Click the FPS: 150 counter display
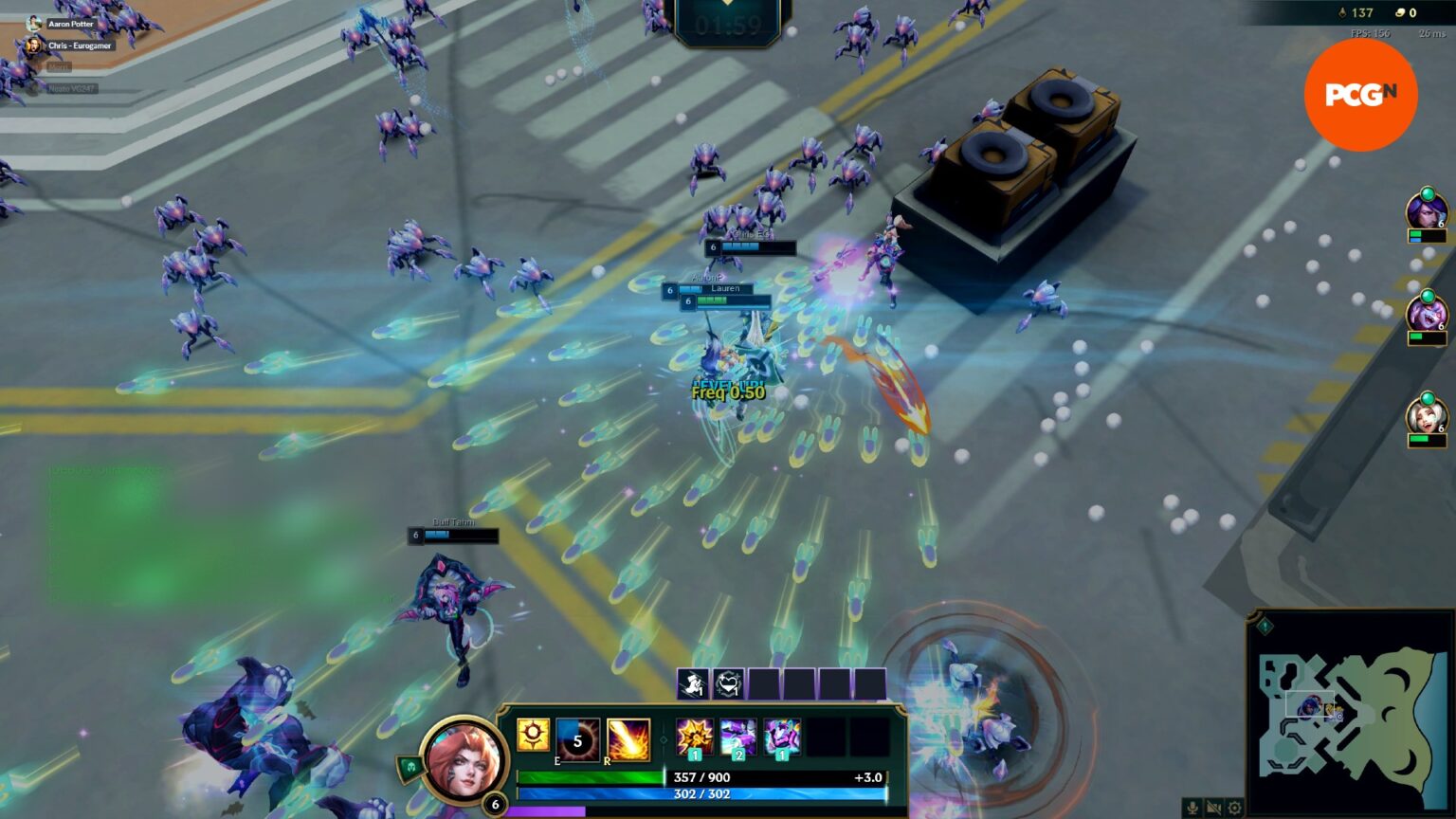1456x819 pixels. click(x=1369, y=33)
